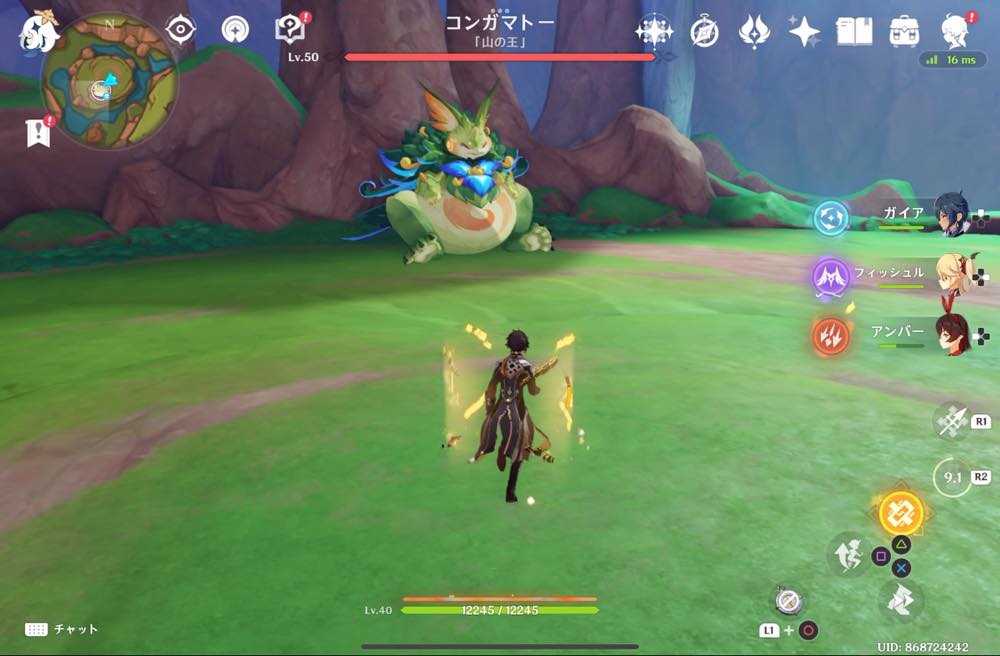Switch to party member アンバー
The height and width of the screenshot is (656, 1000).
coord(952,334)
